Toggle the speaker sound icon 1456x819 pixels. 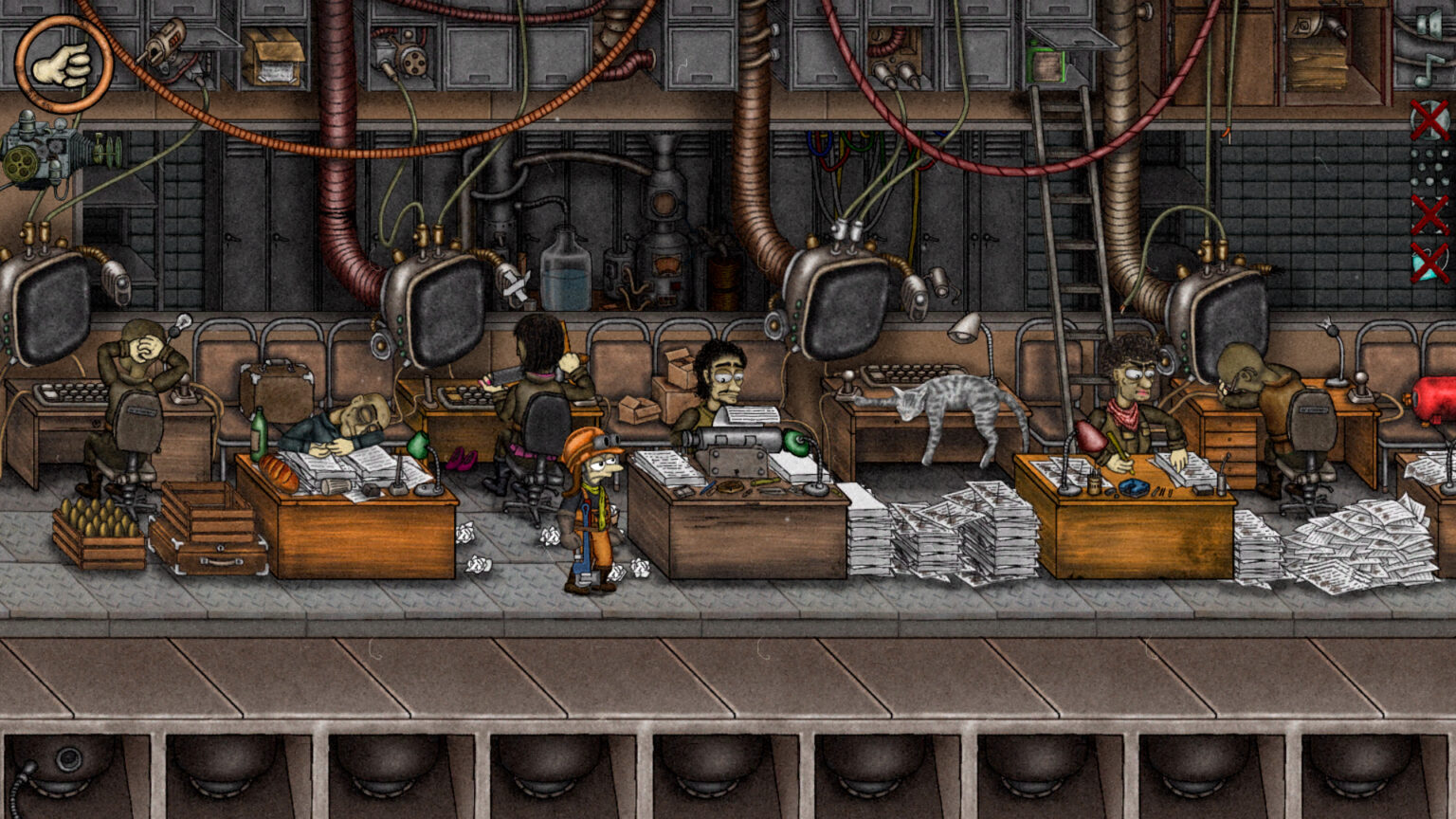pyautogui.click(x=1429, y=25)
